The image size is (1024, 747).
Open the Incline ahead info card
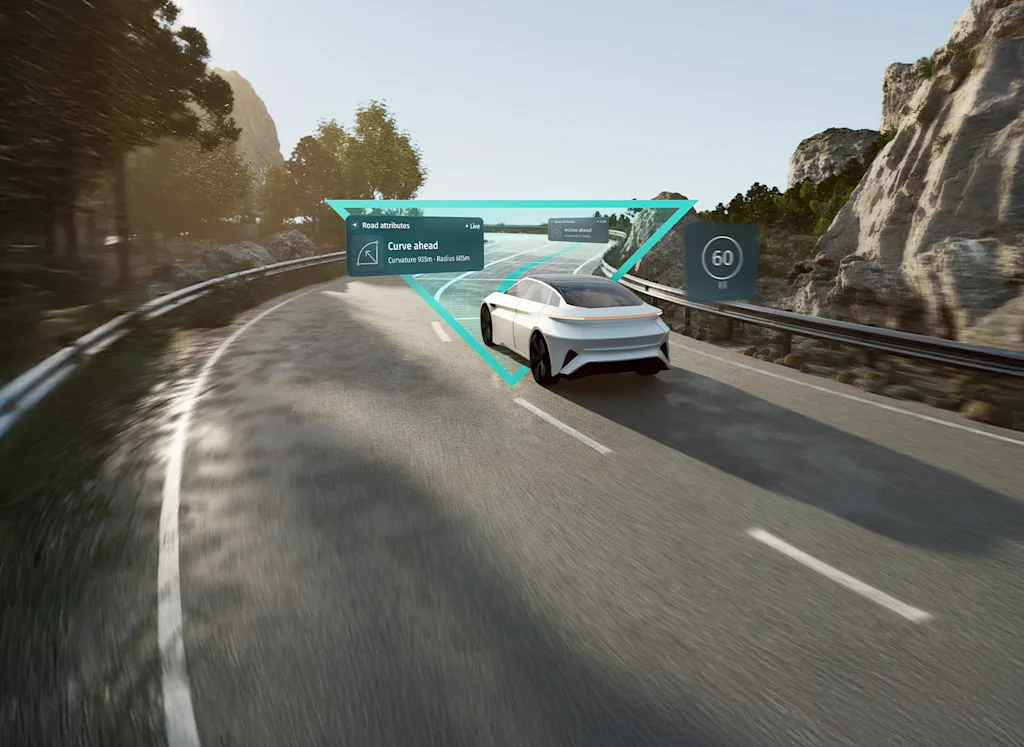coord(578,230)
